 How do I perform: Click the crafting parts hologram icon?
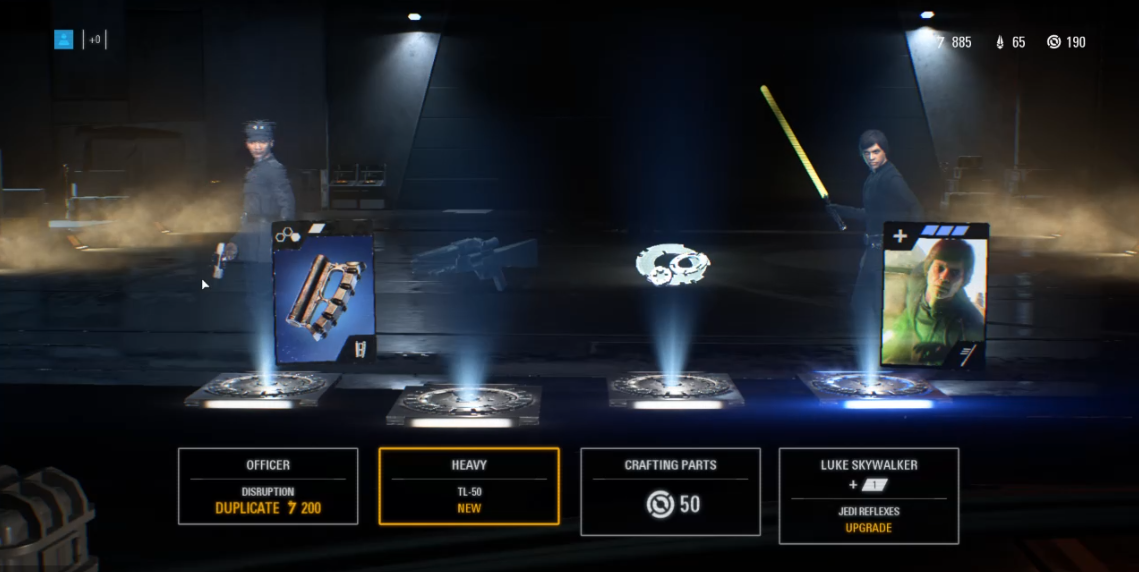pyautogui.click(x=673, y=265)
